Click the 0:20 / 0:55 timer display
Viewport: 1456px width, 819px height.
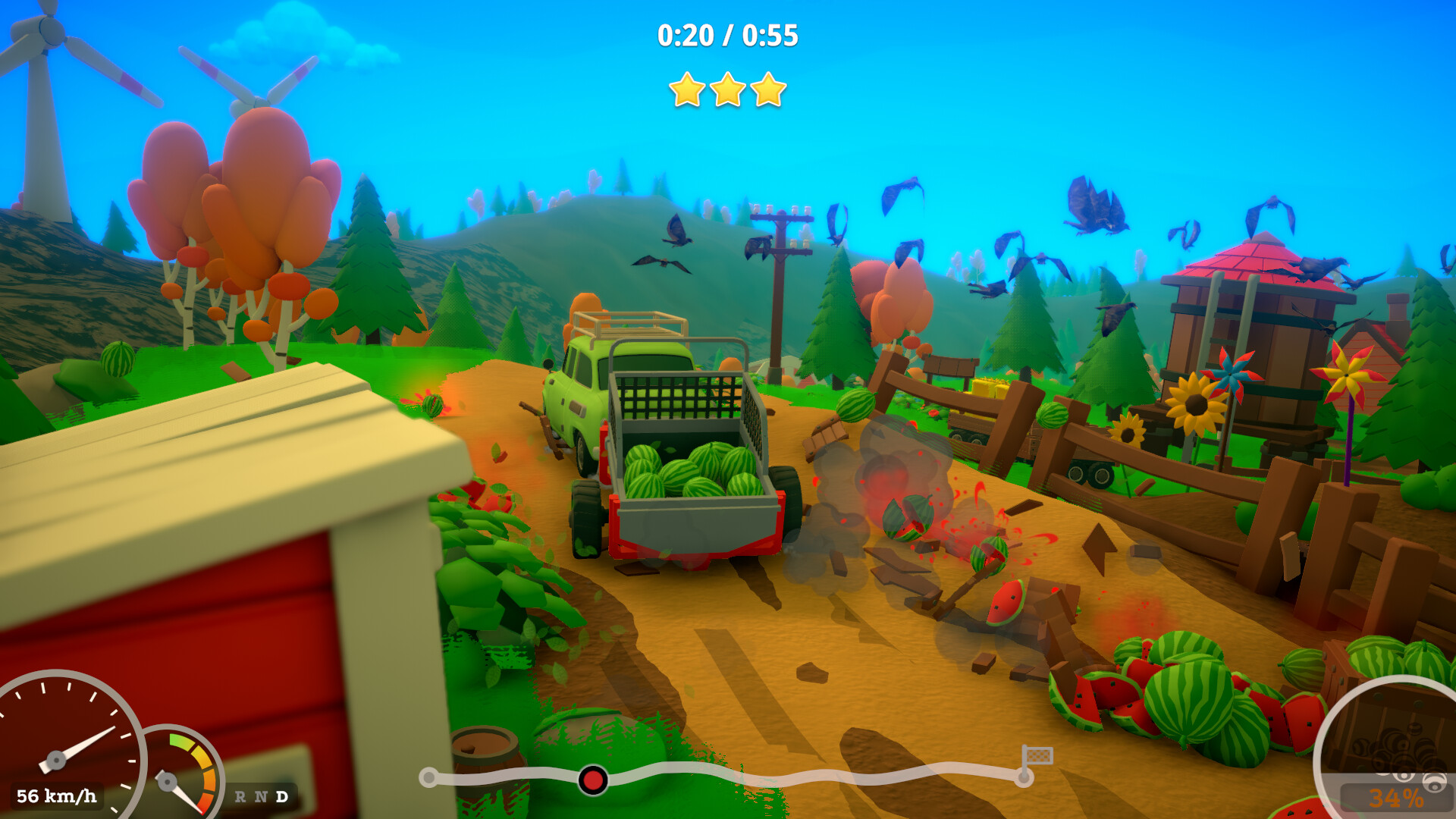(x=726, y=33)
